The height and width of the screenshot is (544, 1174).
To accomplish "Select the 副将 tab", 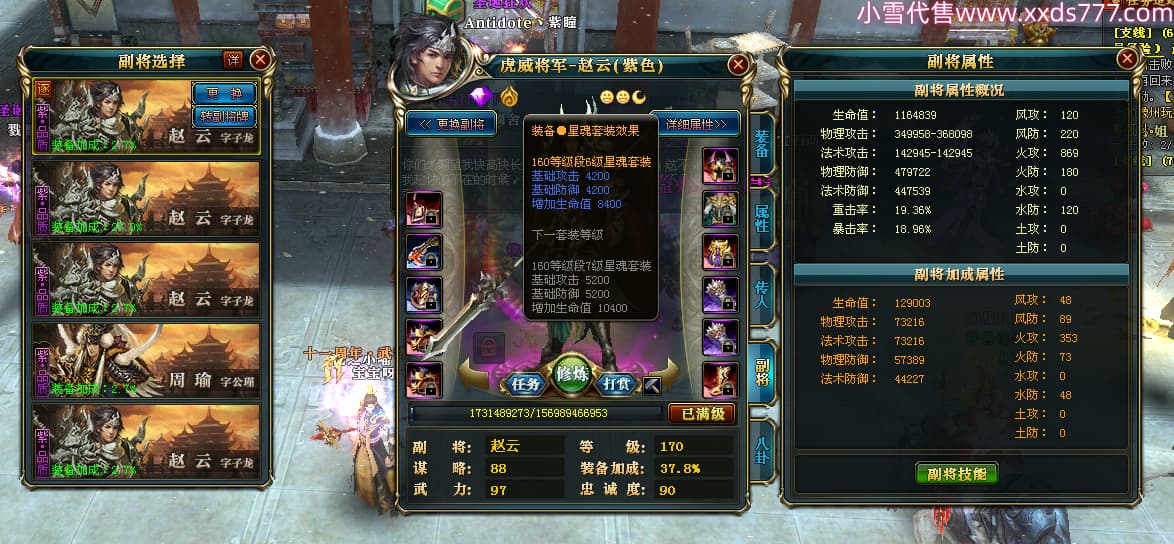I will click(x=762, y=368).
